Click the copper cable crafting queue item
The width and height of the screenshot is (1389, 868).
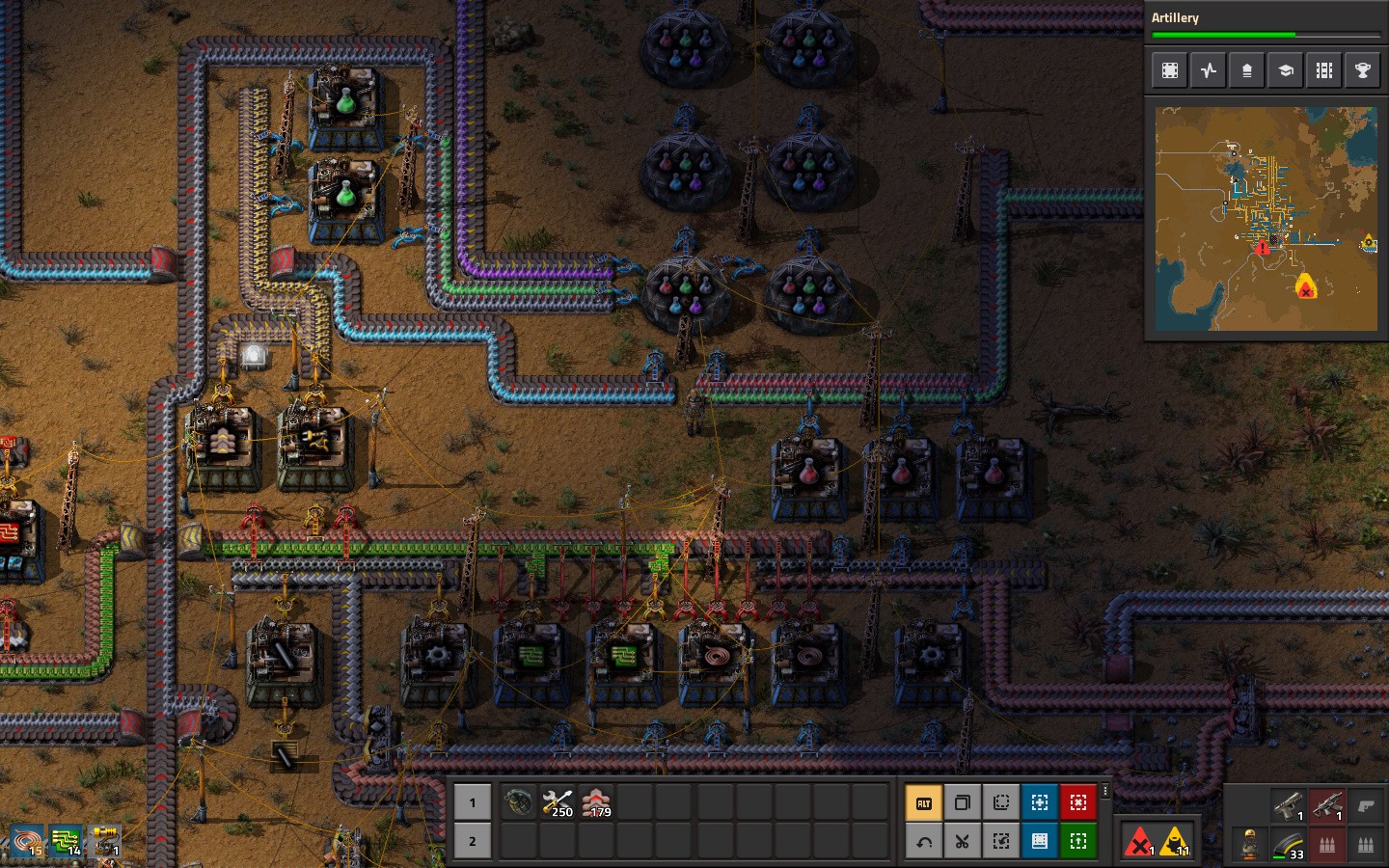(x=26, y=841)
